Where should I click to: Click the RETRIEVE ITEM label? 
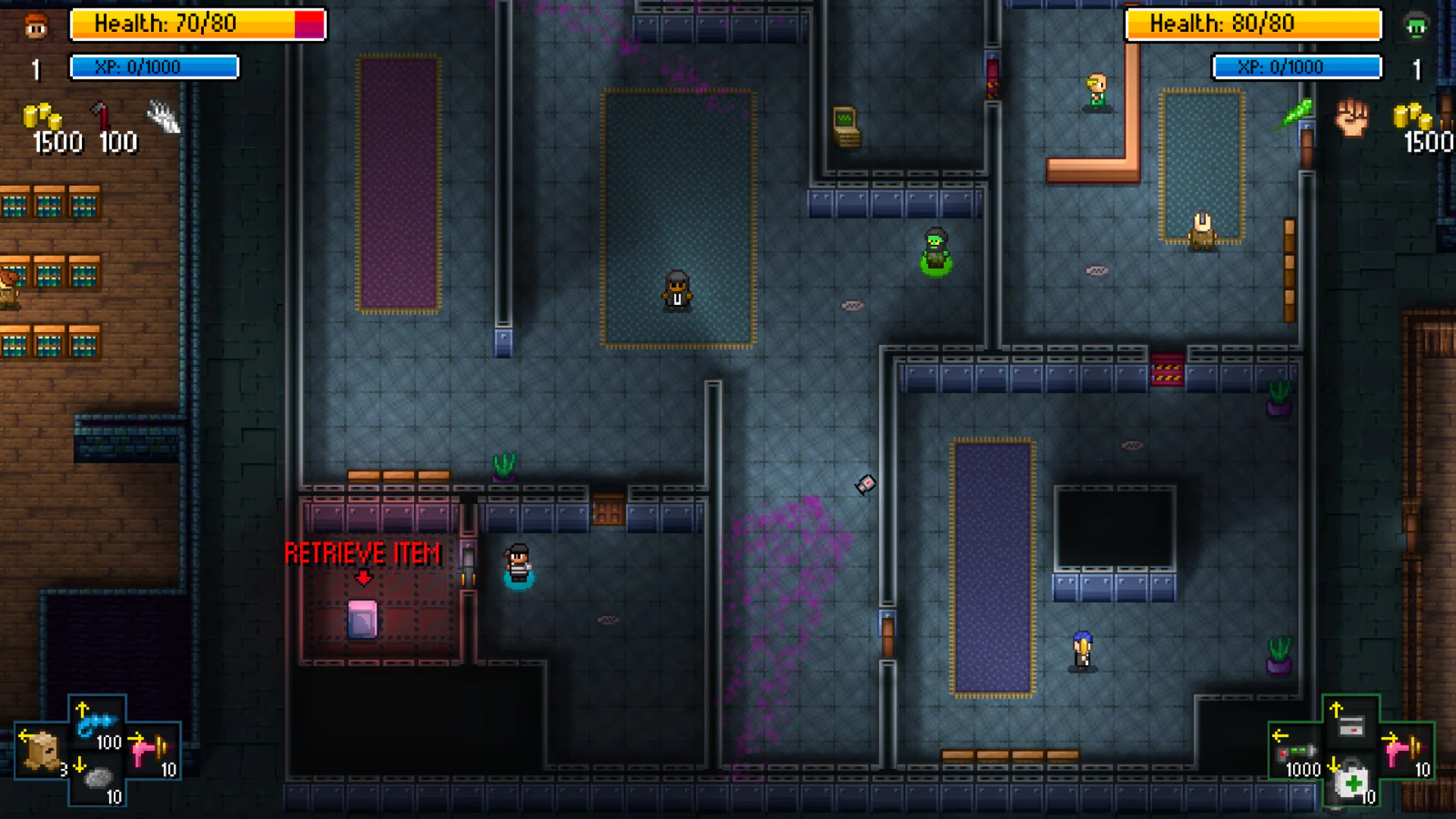click(363, 554)
